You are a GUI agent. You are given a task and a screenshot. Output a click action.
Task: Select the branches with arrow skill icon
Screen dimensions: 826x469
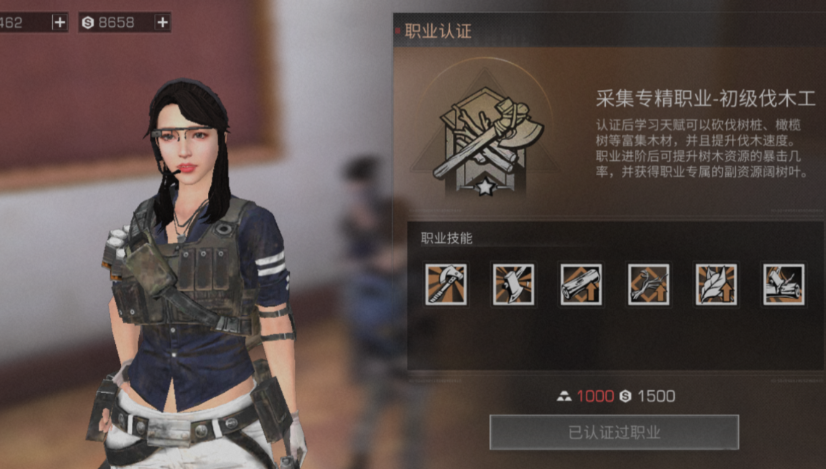(648, 284)
